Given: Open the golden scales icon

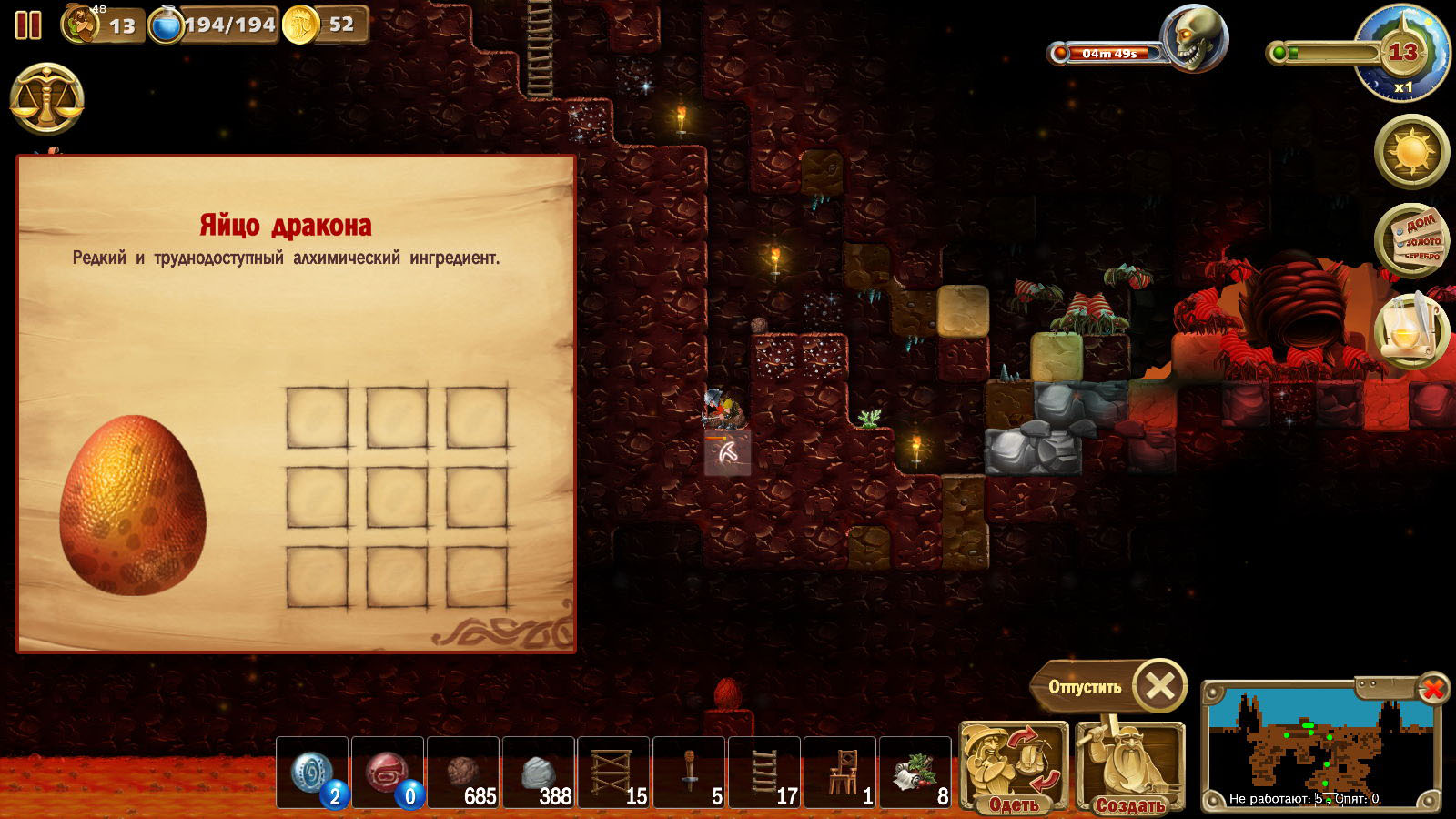Looking at the screenshot, I should (47, 100).
